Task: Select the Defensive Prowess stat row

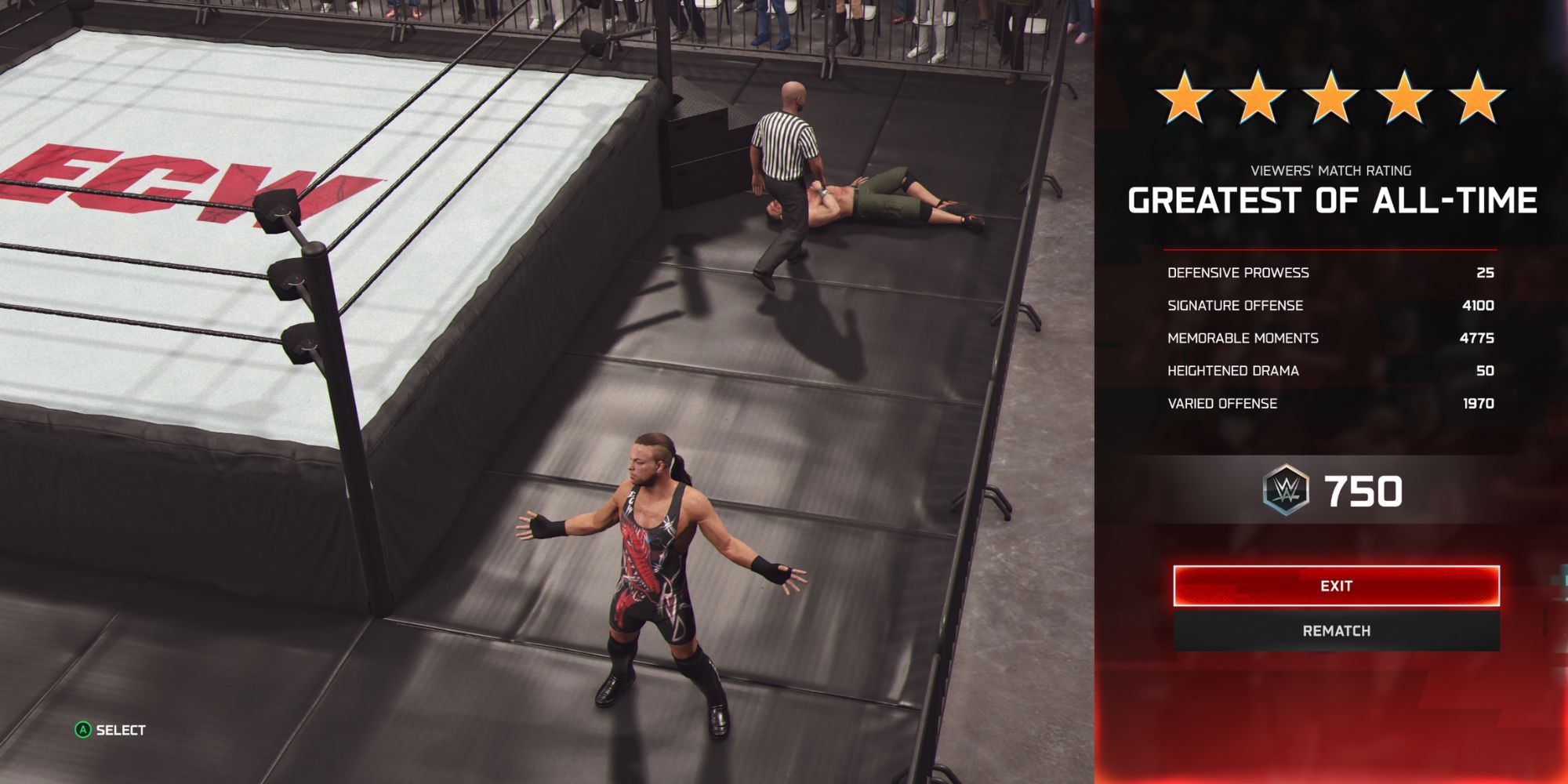Action: click(x=1333, y=272)
